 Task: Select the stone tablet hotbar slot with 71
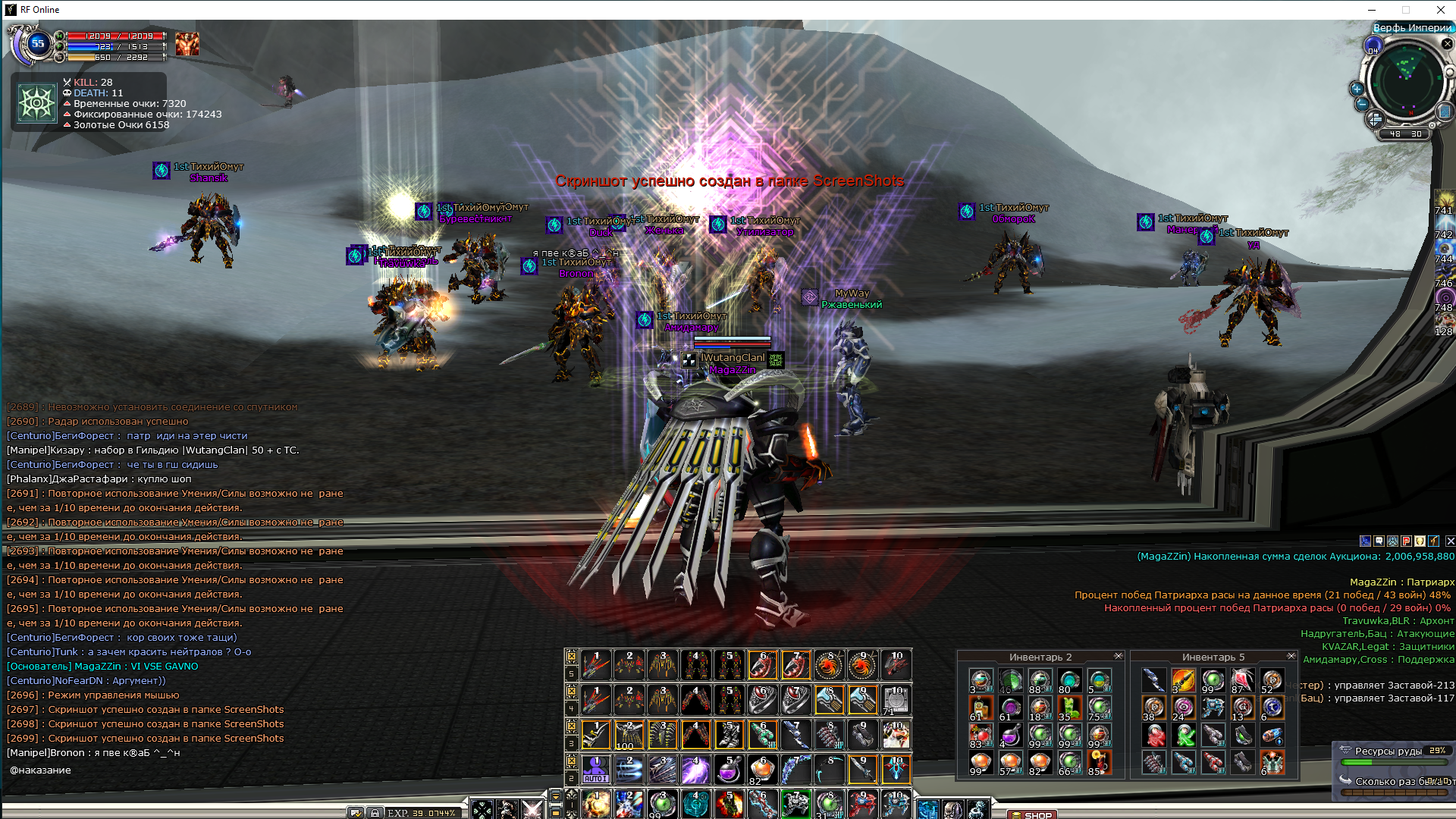pyautogui.click(x=896, y=700)
